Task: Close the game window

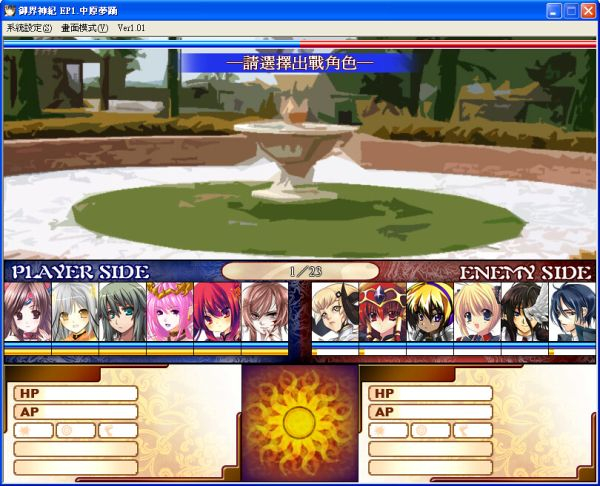Action: [587, 10]
